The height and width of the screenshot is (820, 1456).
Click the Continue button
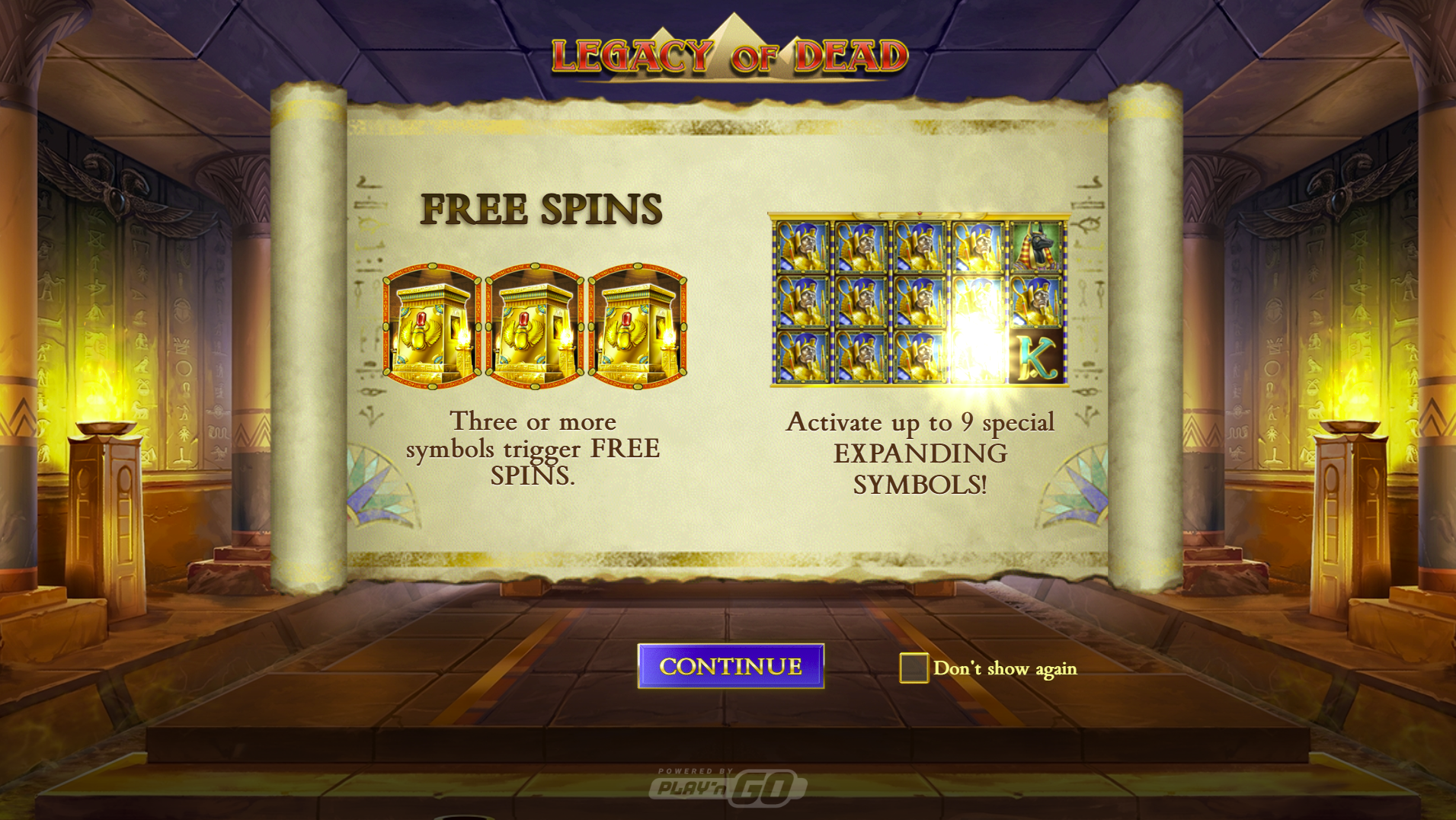click(731, 666)
